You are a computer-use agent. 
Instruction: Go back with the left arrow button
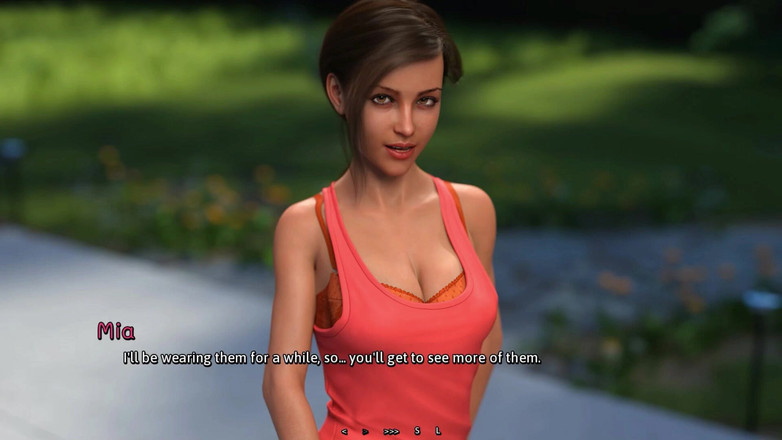tap(344, 431)
